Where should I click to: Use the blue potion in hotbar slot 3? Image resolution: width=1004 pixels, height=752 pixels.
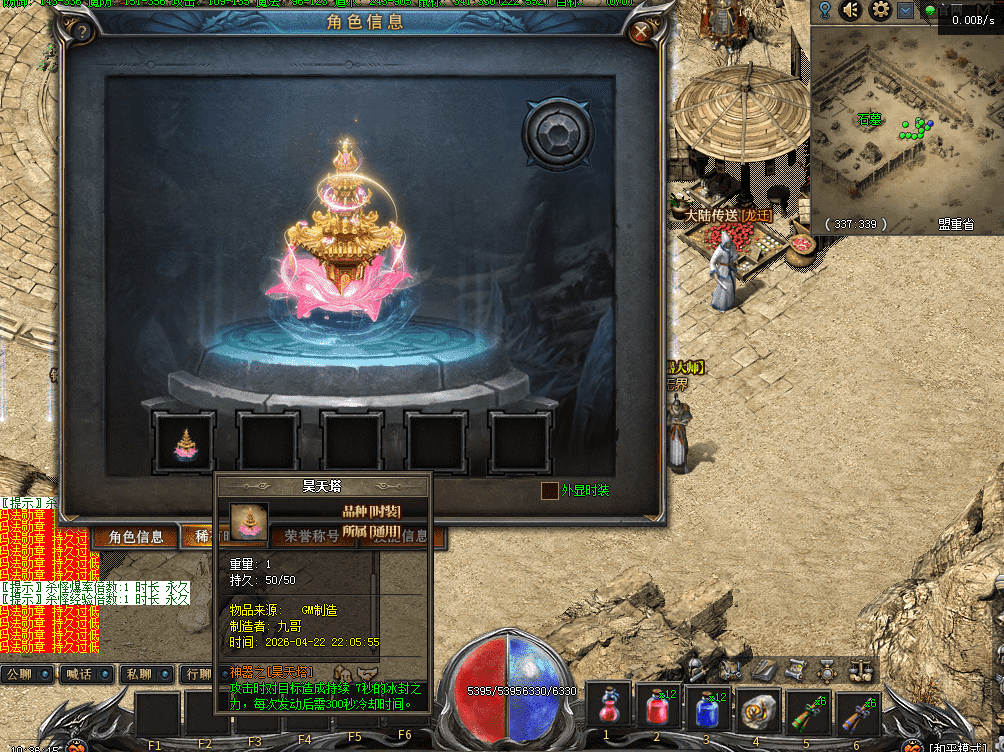pos(708,708)
